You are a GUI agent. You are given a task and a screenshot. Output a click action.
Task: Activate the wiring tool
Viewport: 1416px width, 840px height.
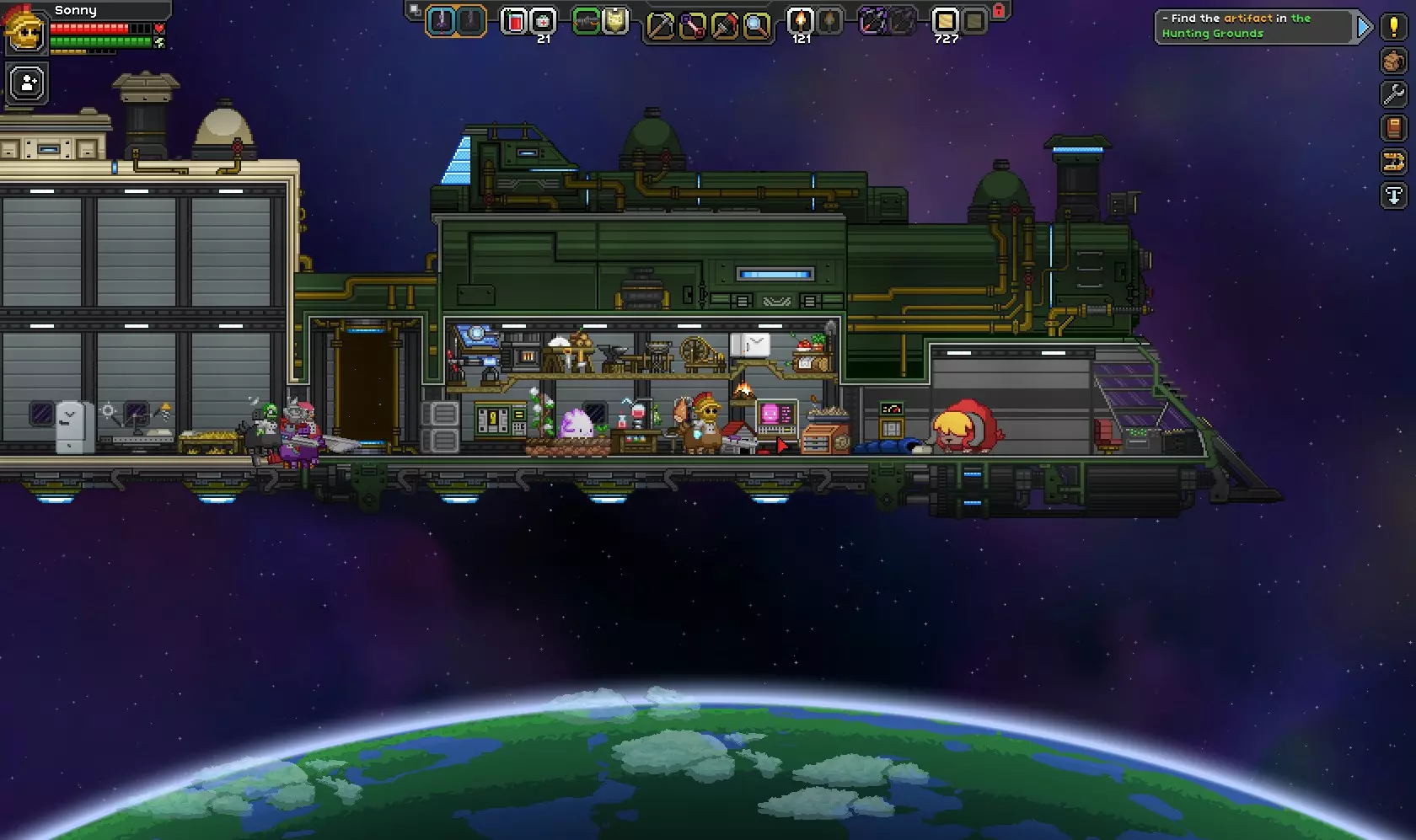[692, 26]
